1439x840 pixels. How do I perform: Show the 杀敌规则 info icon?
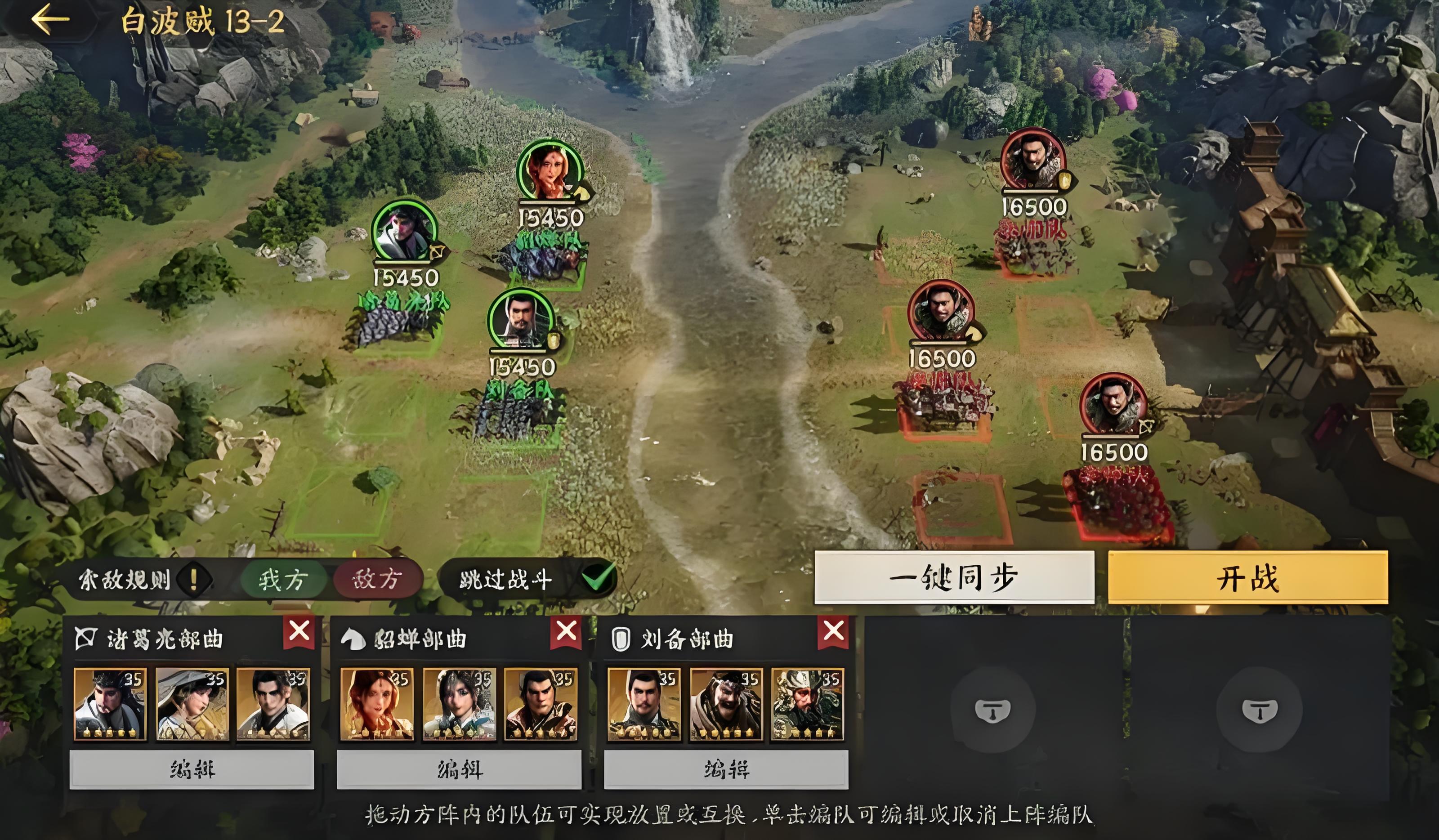(x=193, y=580)
